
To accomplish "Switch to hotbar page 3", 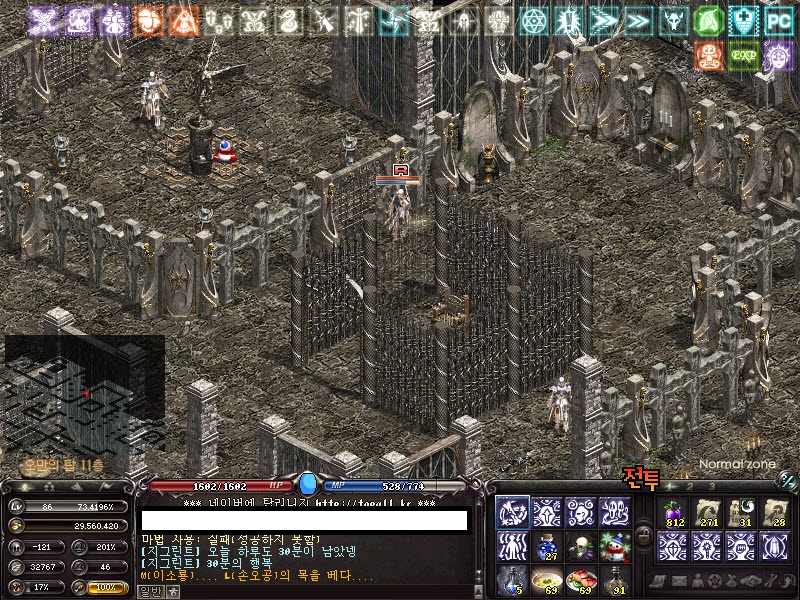I will pyautogui.click(x=712, y=487).
